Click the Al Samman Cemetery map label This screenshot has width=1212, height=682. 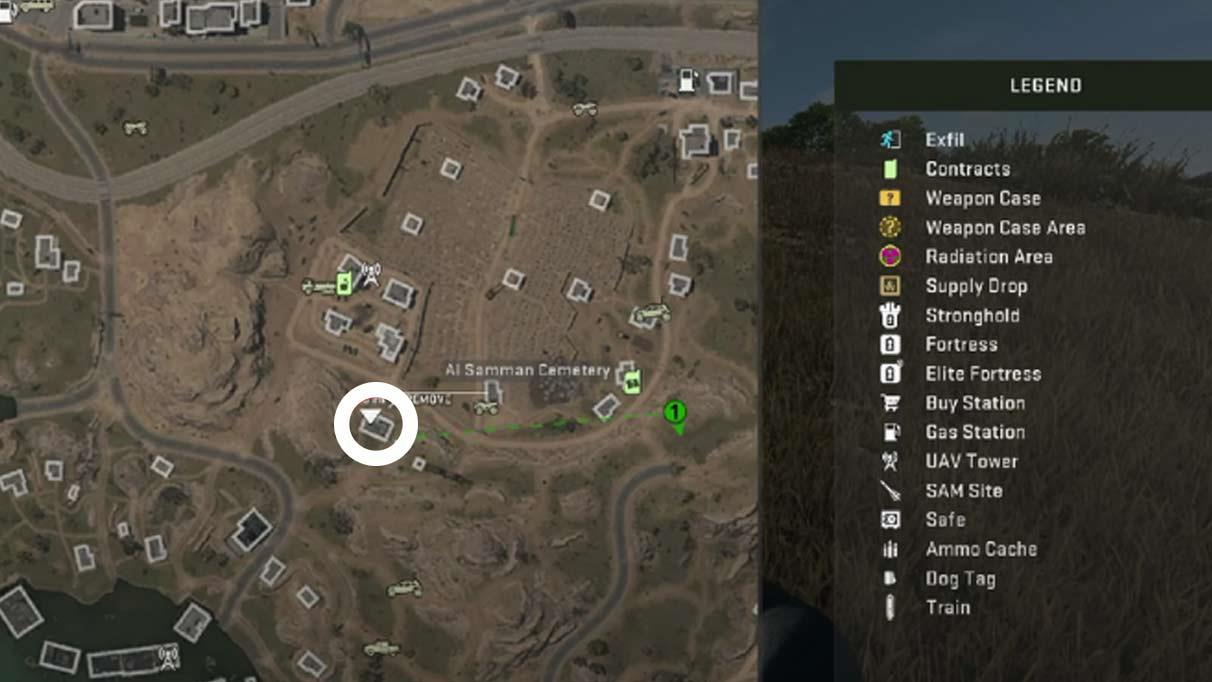click(x=527, y=371)
